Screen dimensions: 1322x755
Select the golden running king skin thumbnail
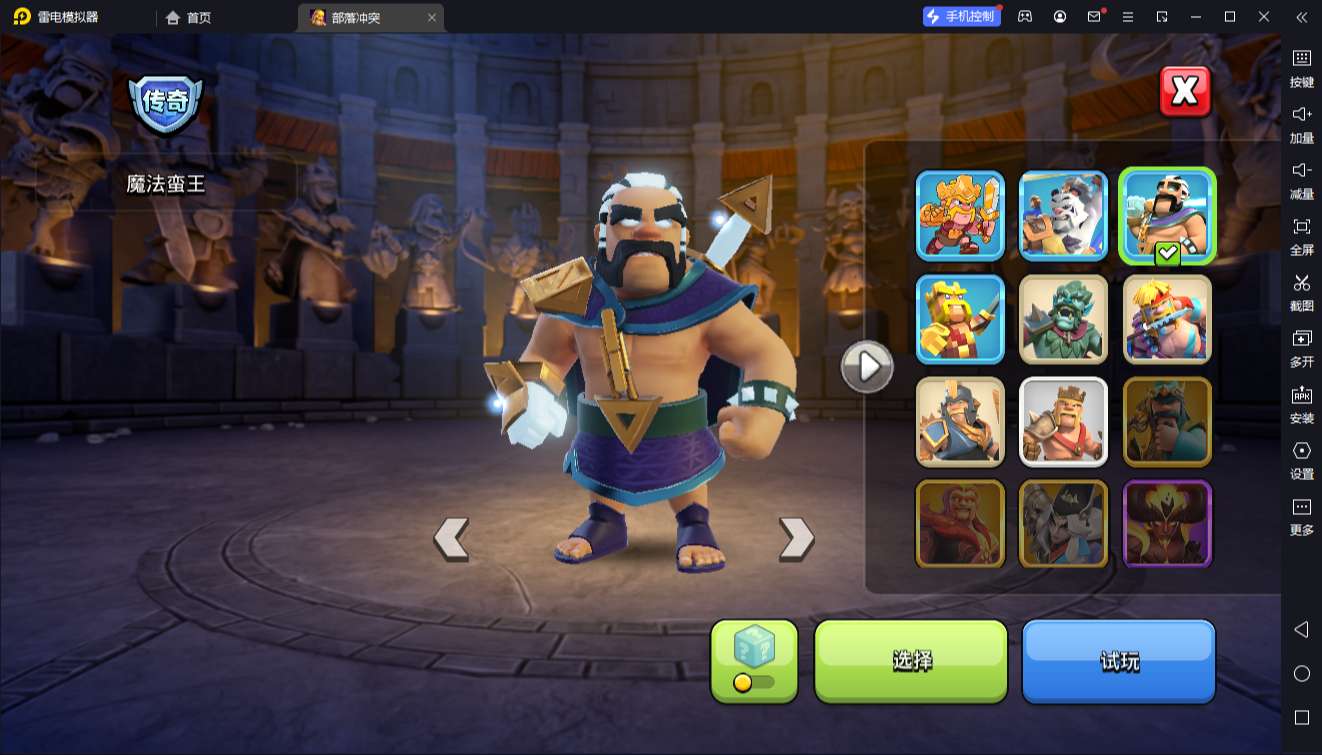960,215
